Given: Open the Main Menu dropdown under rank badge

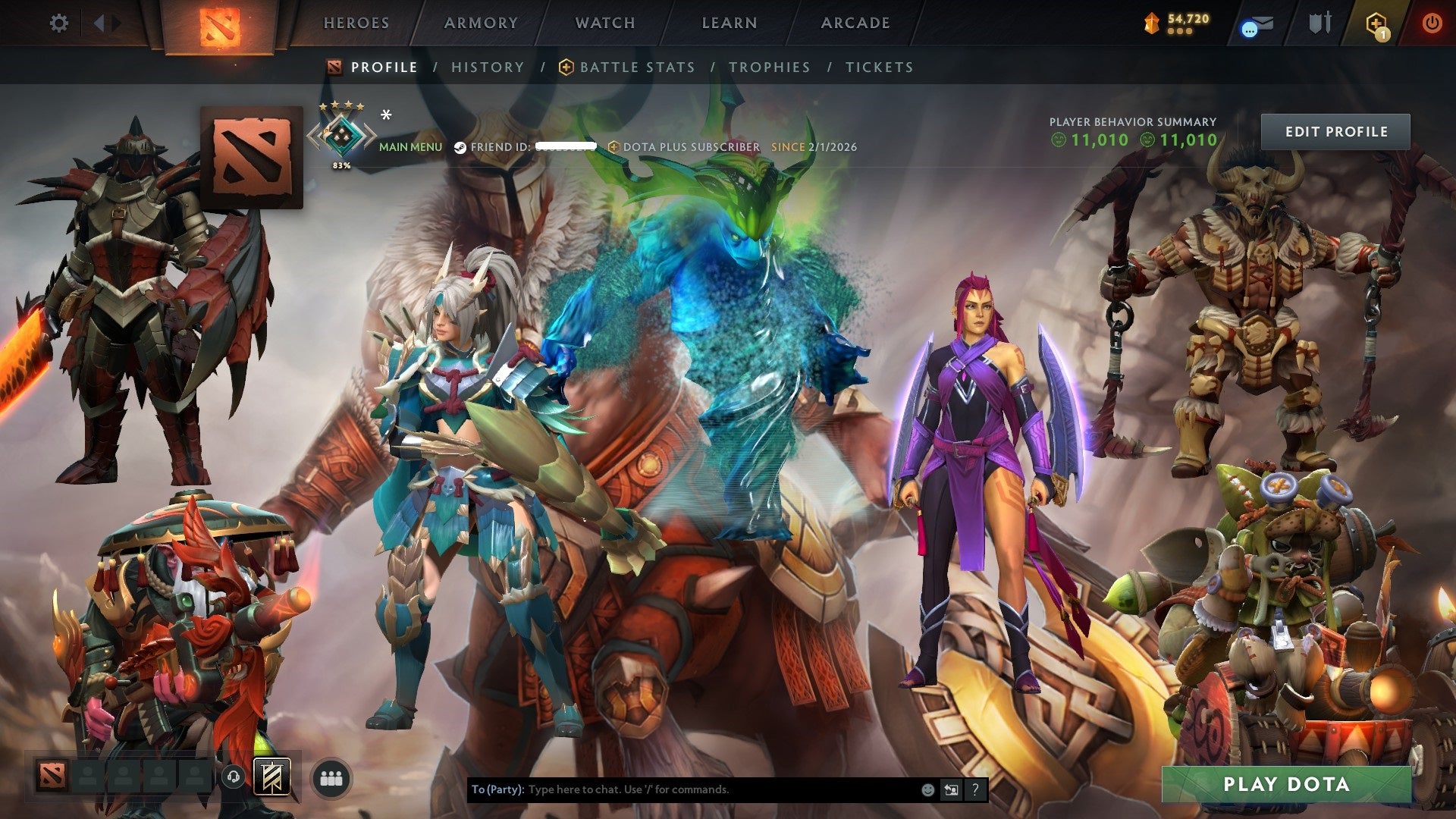Looking at the screenshot, I should click(410, 147).
